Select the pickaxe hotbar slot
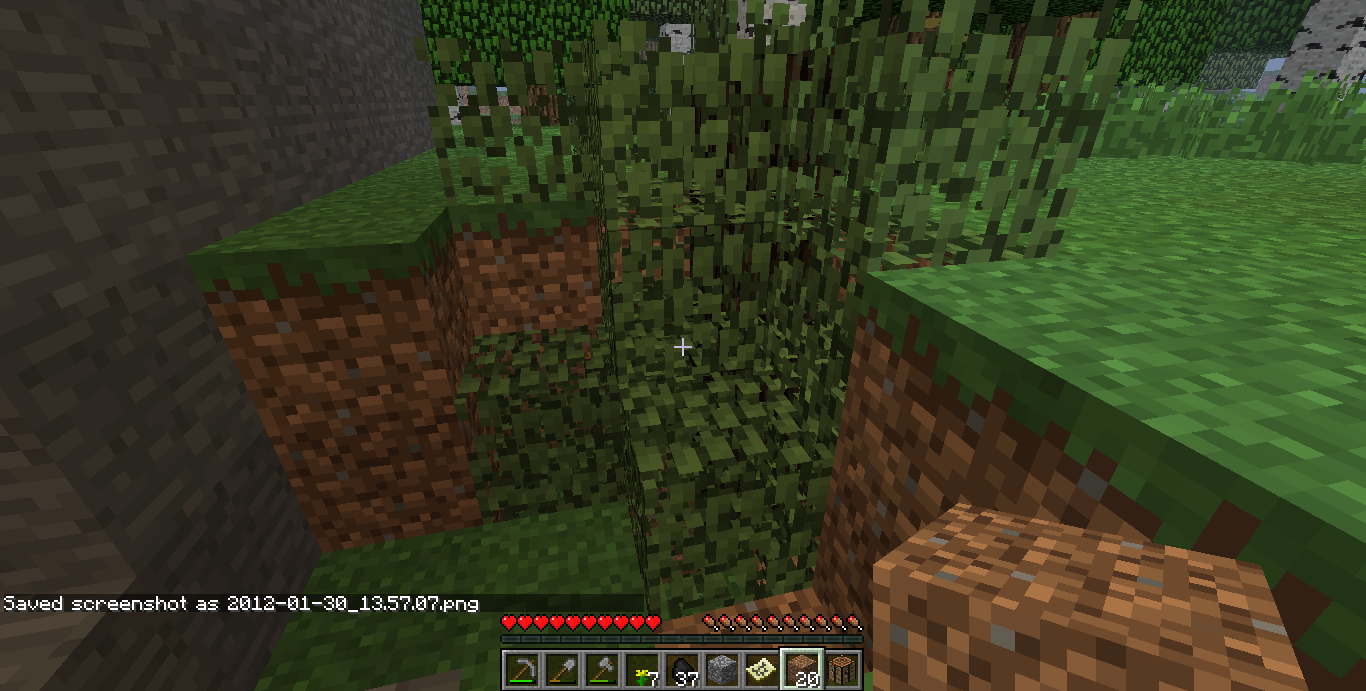1366x691 pixels. [521, 669]
